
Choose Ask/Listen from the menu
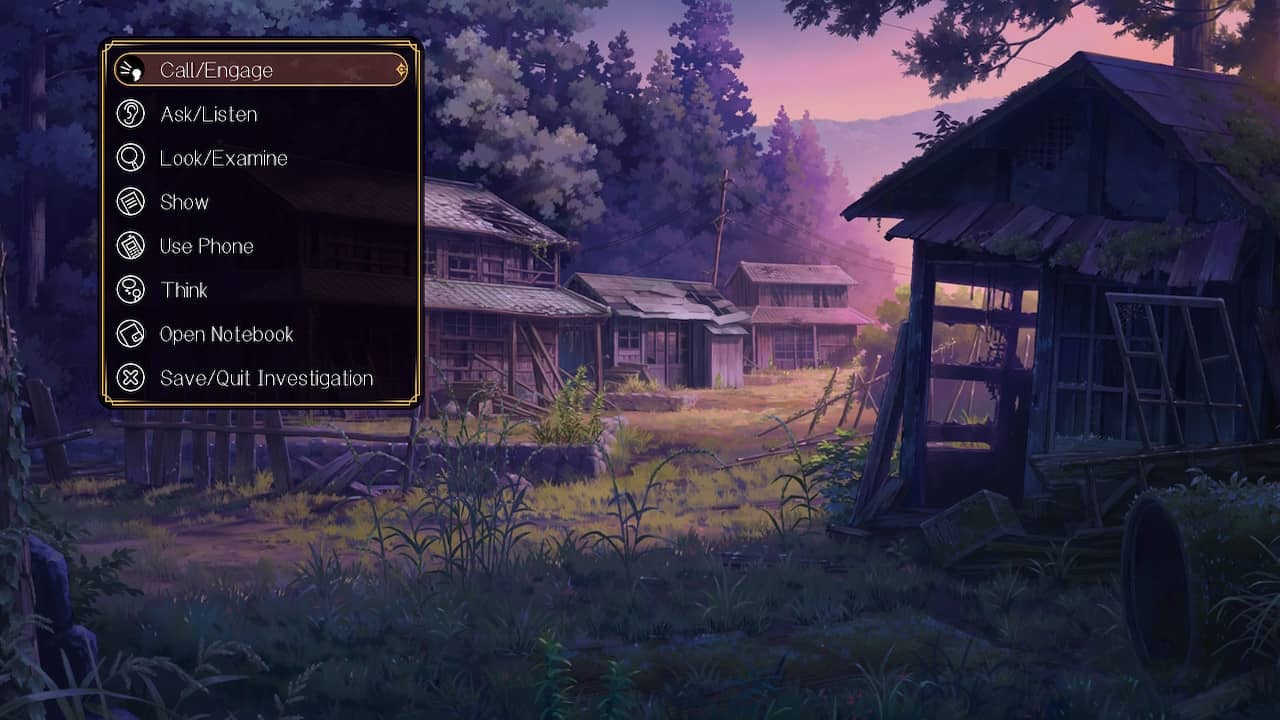click(208, 114)
